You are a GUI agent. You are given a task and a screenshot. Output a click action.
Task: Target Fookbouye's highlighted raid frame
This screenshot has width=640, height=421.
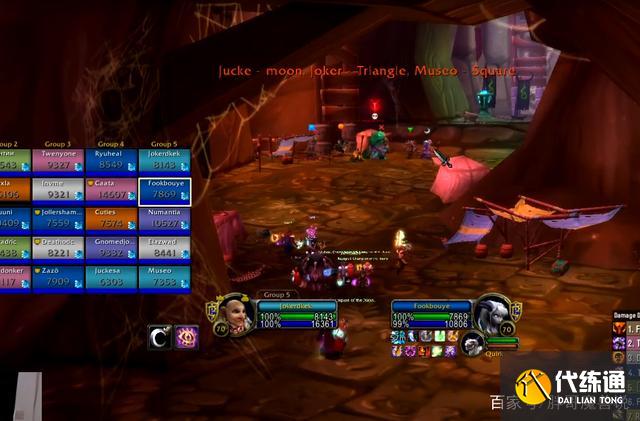(x=164, y=190)
